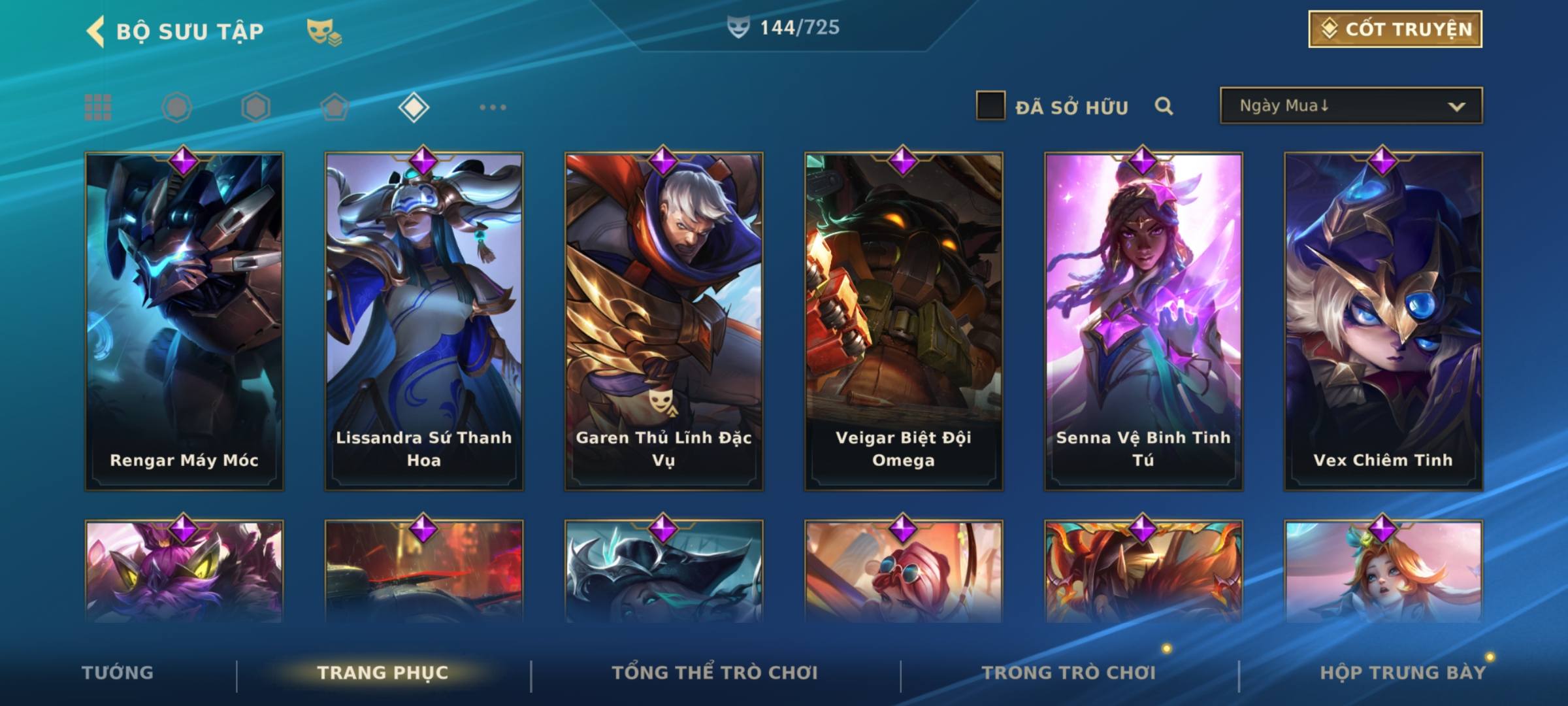Image resolution: width=1568 pixels, height=706 pixels.
Task: Choose the diamond rarity filter icon
Action: (414, 107)
